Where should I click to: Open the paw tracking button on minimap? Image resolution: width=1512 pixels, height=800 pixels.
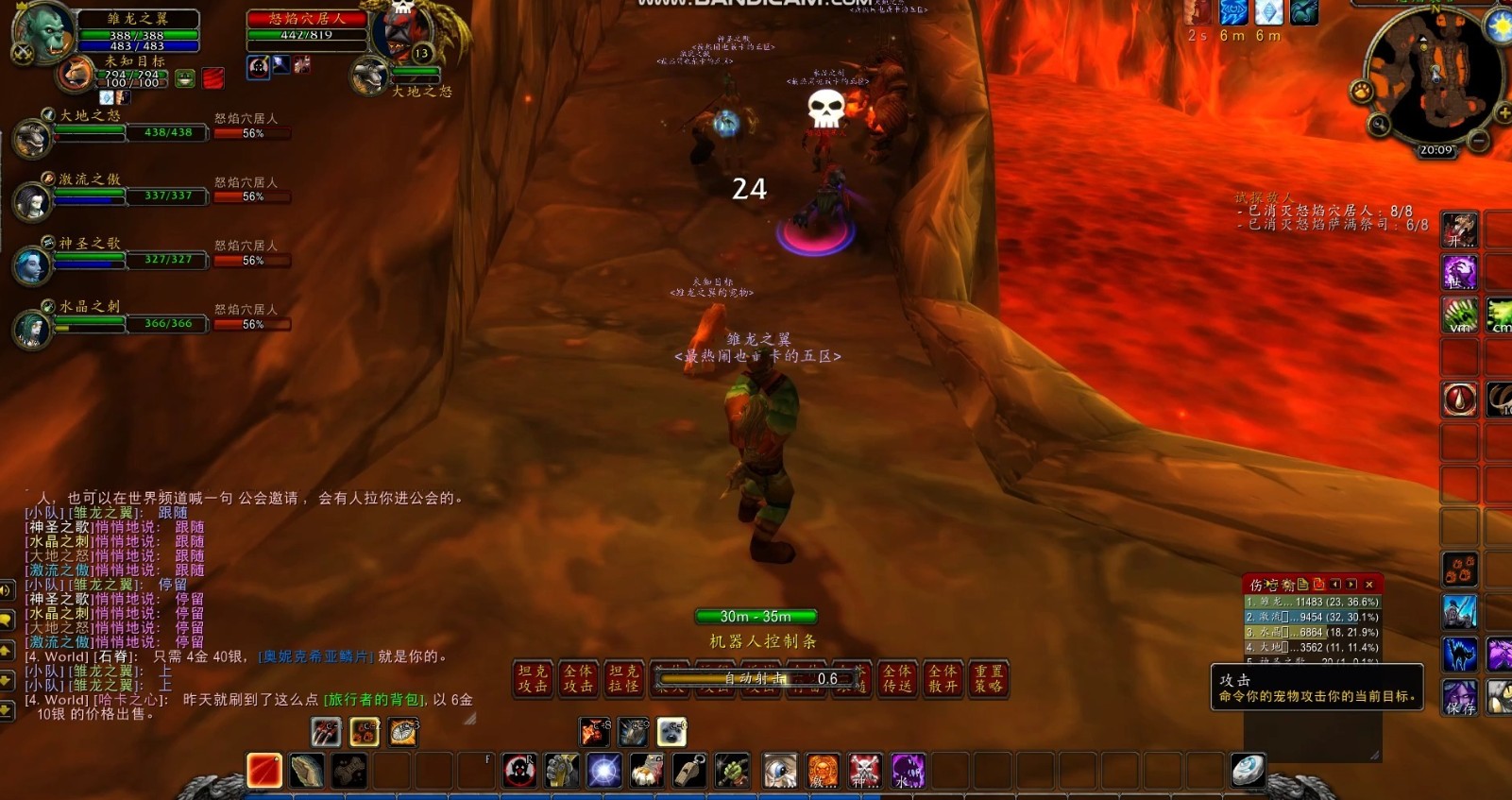(x=1362, y=92)
